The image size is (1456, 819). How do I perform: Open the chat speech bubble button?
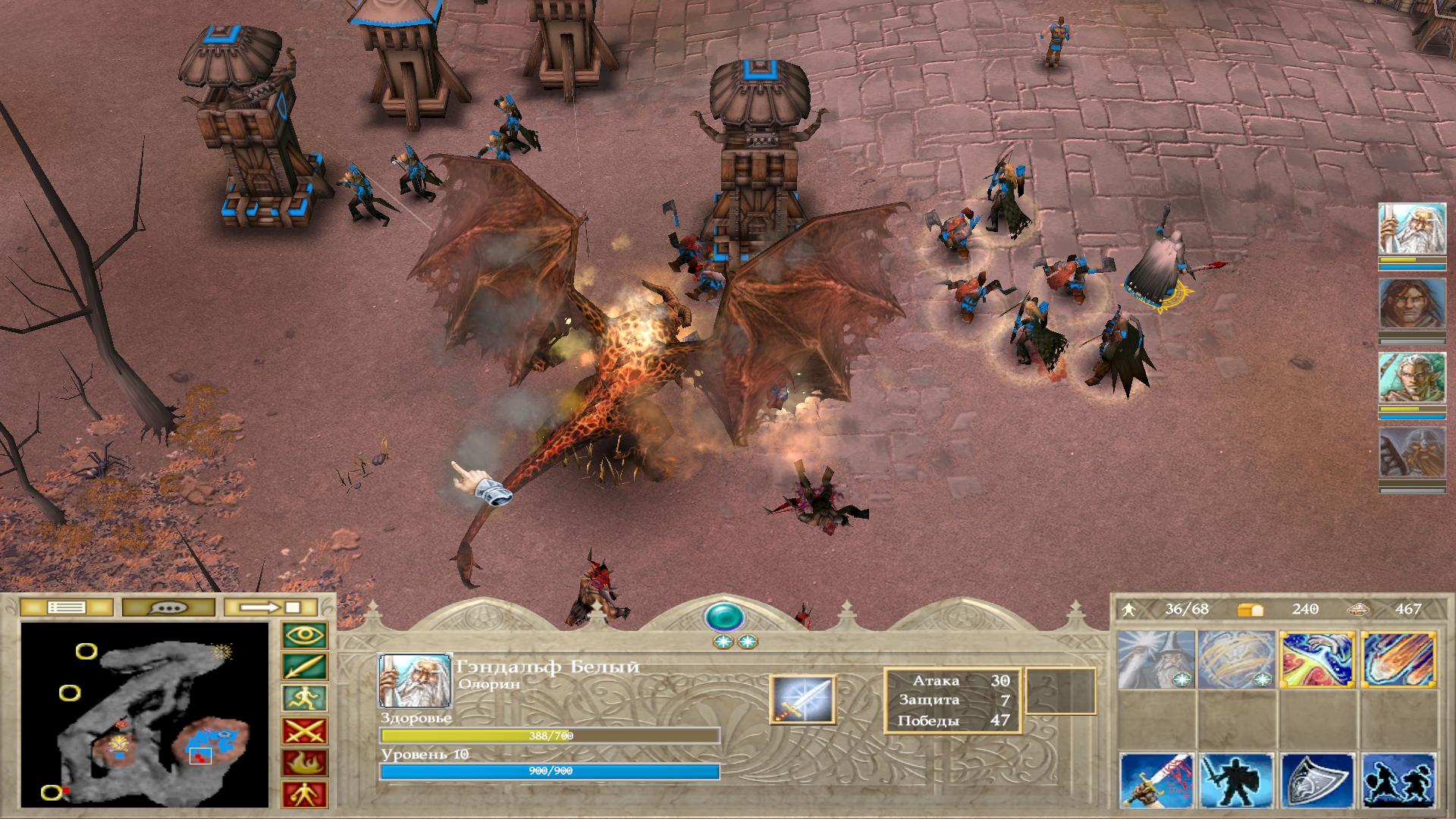pyautogui.click(x=168, y=607)
